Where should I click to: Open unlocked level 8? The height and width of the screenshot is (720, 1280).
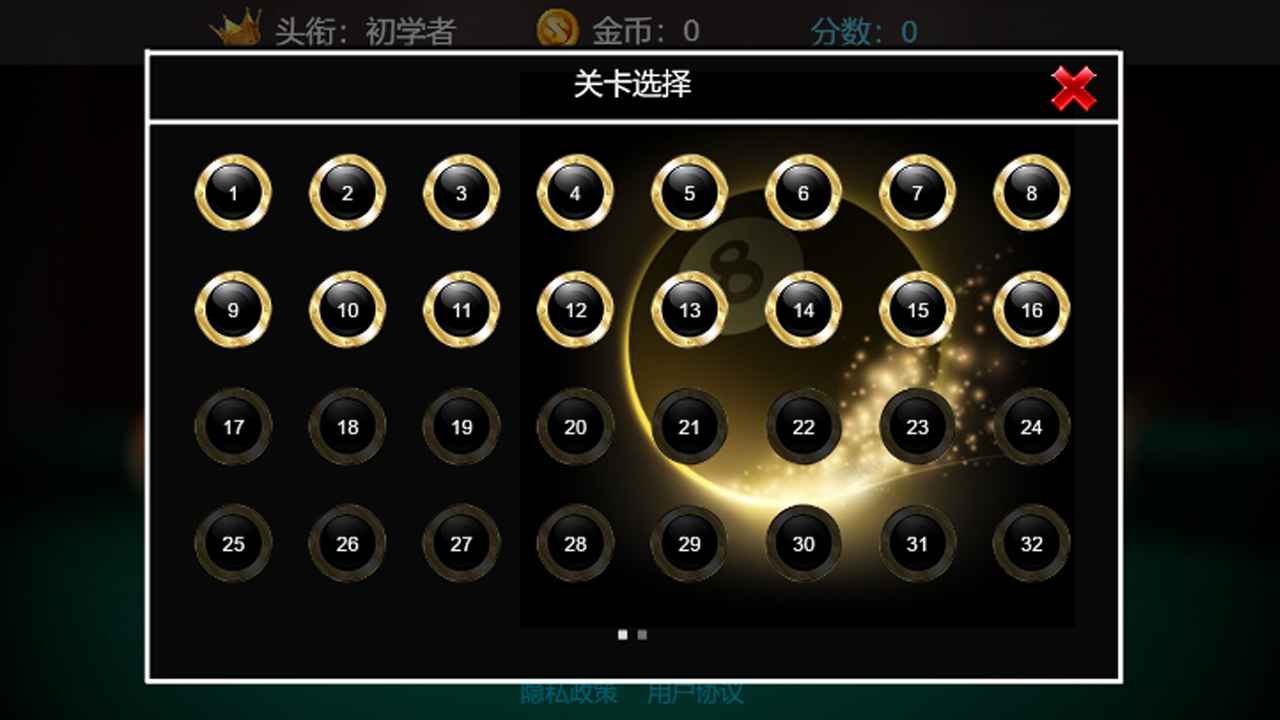pyautogui.click(x=1031, y=194)
